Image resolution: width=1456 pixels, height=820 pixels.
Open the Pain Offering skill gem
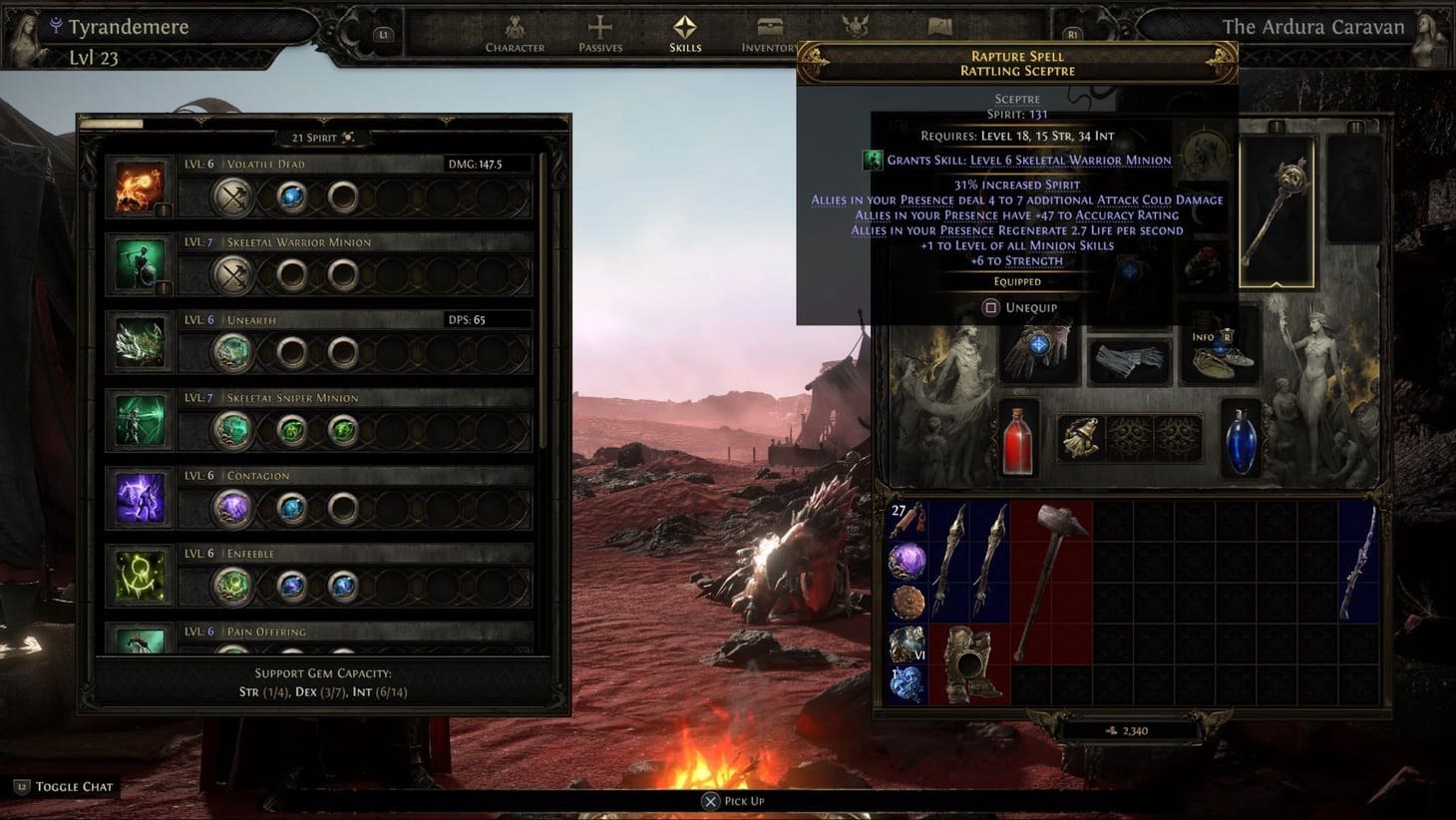pyautogui.click(x=140, y=643)
